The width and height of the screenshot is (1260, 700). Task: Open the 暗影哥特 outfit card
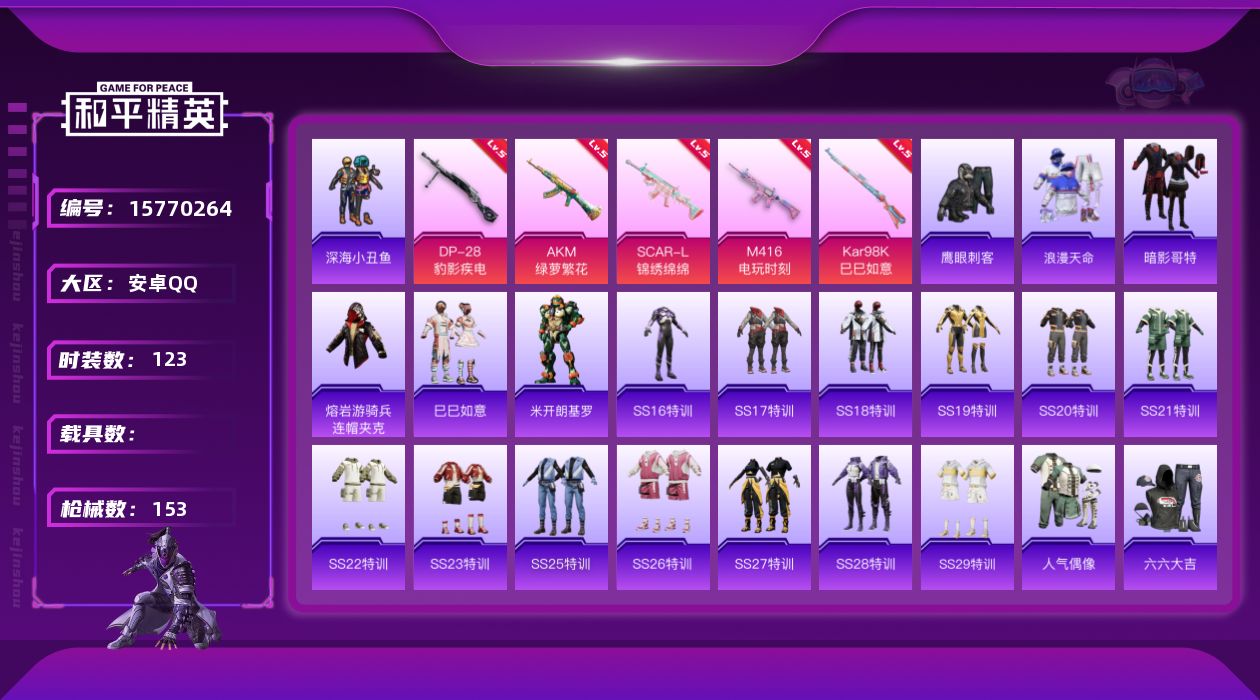[x=1170, y=211]
